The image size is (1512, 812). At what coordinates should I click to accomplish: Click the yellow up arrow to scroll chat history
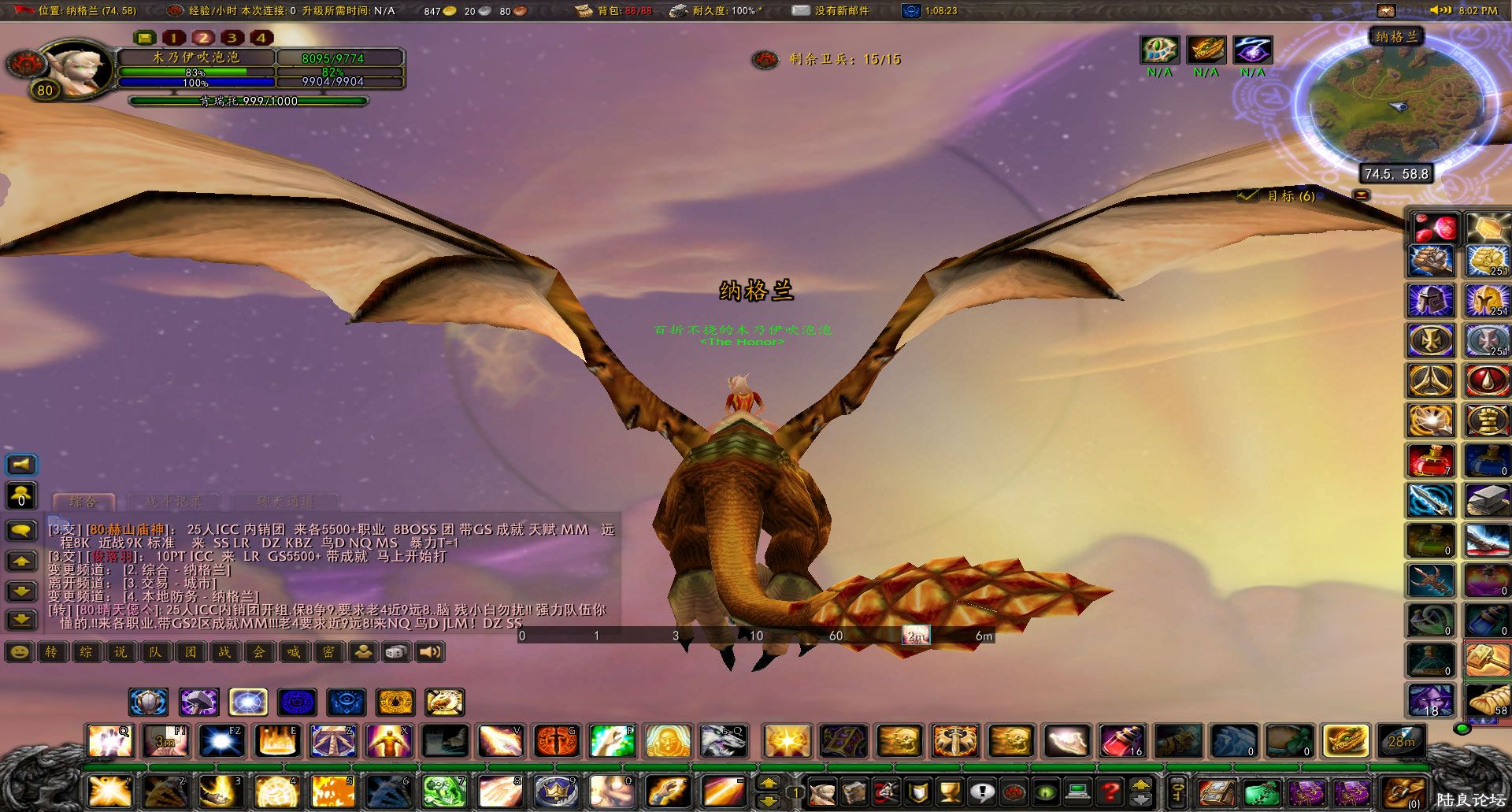click(21, 562)
